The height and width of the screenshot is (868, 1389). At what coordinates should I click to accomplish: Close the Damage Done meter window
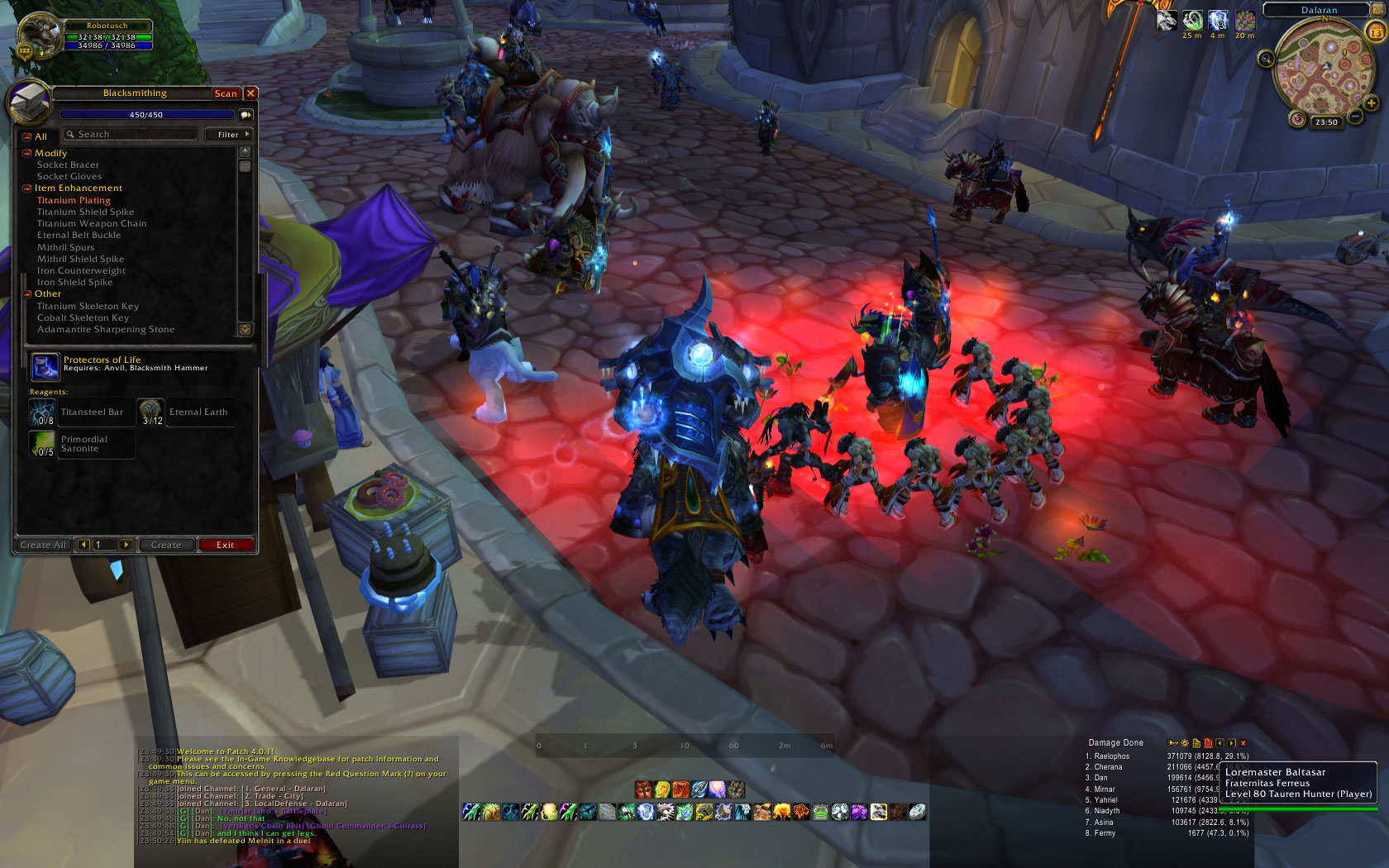click(x=1243, y=743)
